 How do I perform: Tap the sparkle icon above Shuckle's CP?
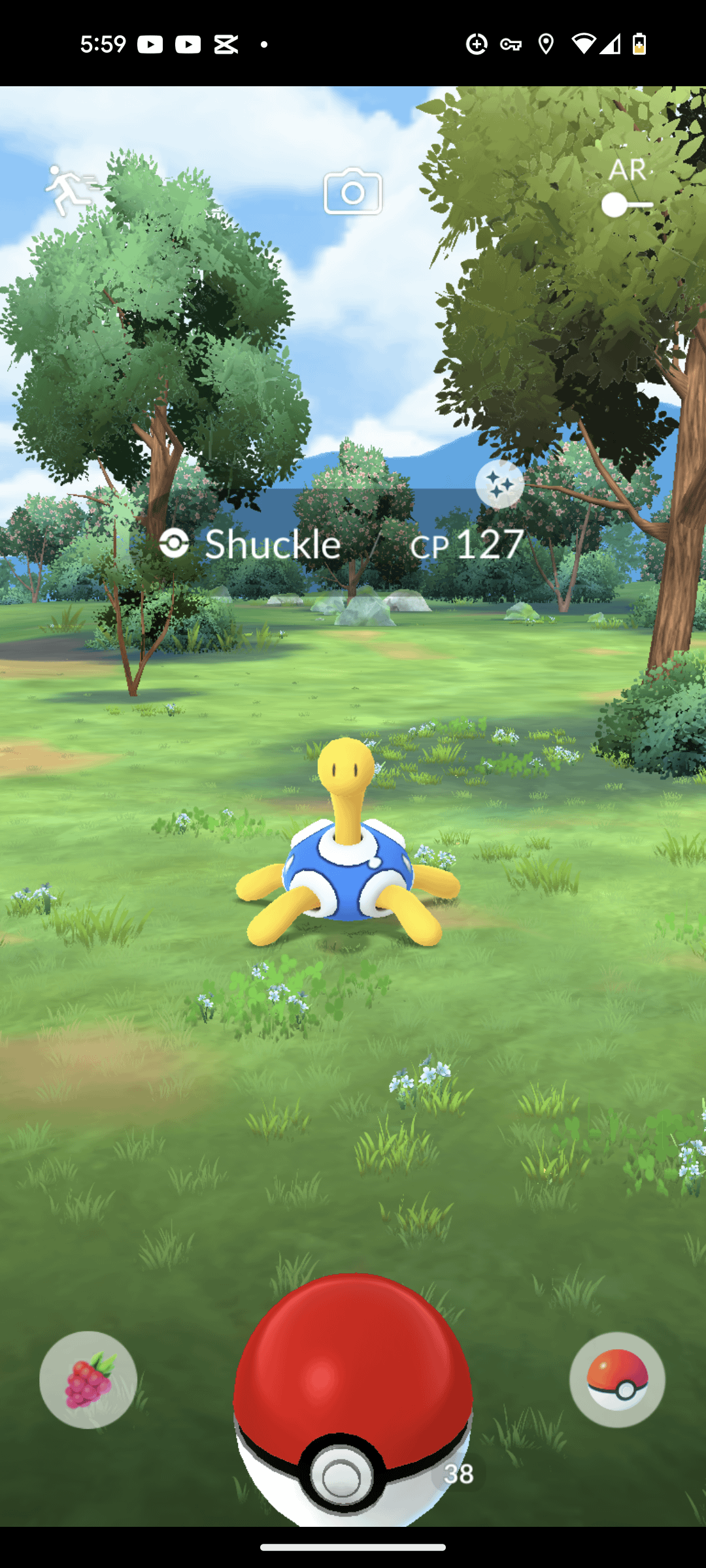pyautogui.click(x=499, y=484)
